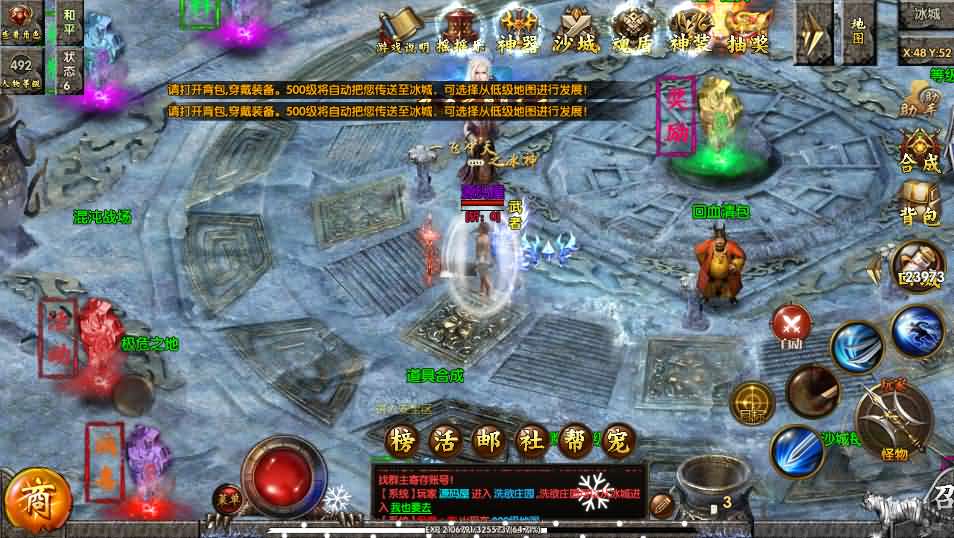Open the 商 shop button
Image resolution: width=954 pixels, height=538 pixels.
[38, 498]
